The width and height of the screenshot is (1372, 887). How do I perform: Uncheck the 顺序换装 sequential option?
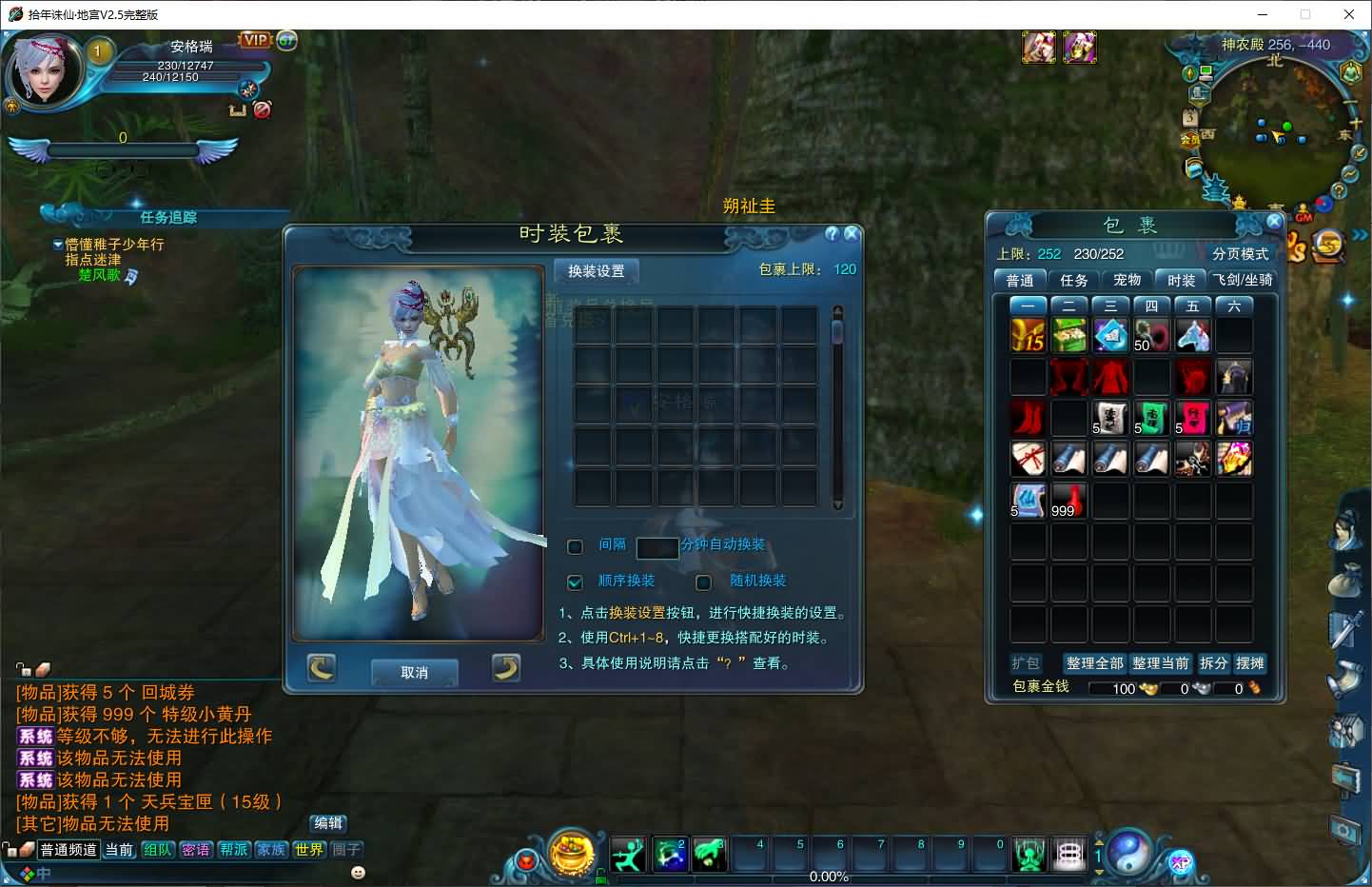(x=575, y=581)
